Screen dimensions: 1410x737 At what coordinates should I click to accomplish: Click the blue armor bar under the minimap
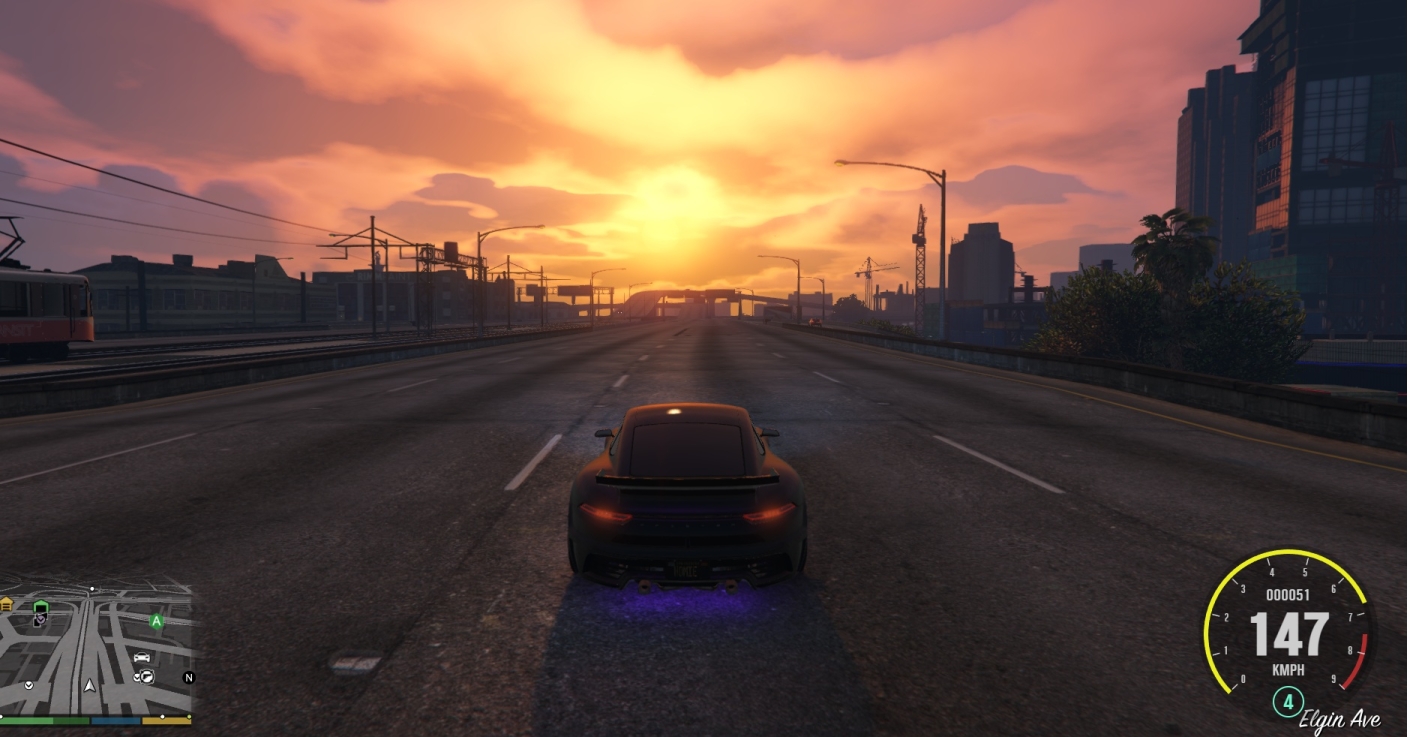pos(115,720)
